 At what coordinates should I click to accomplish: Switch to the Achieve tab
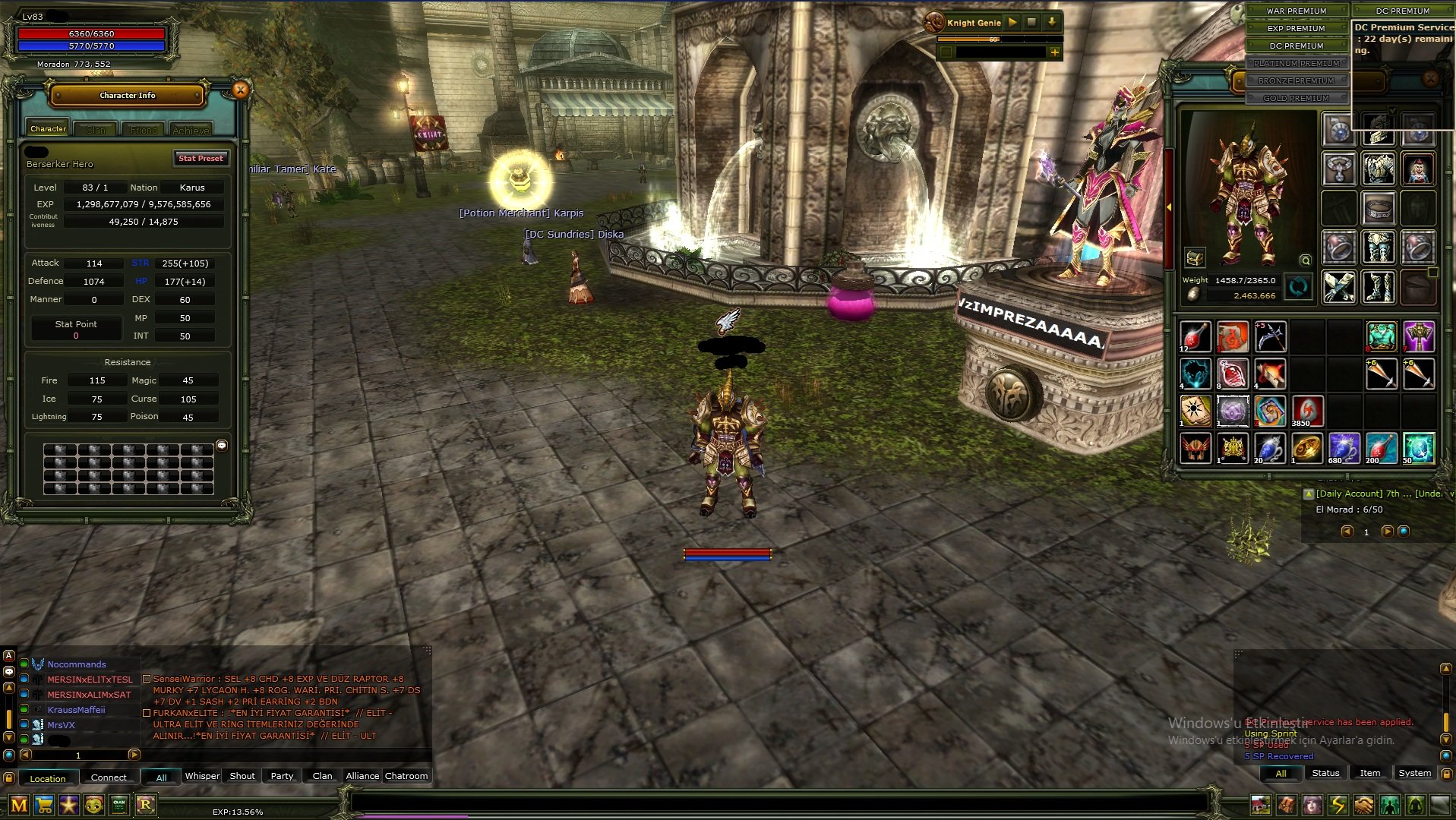191,130
